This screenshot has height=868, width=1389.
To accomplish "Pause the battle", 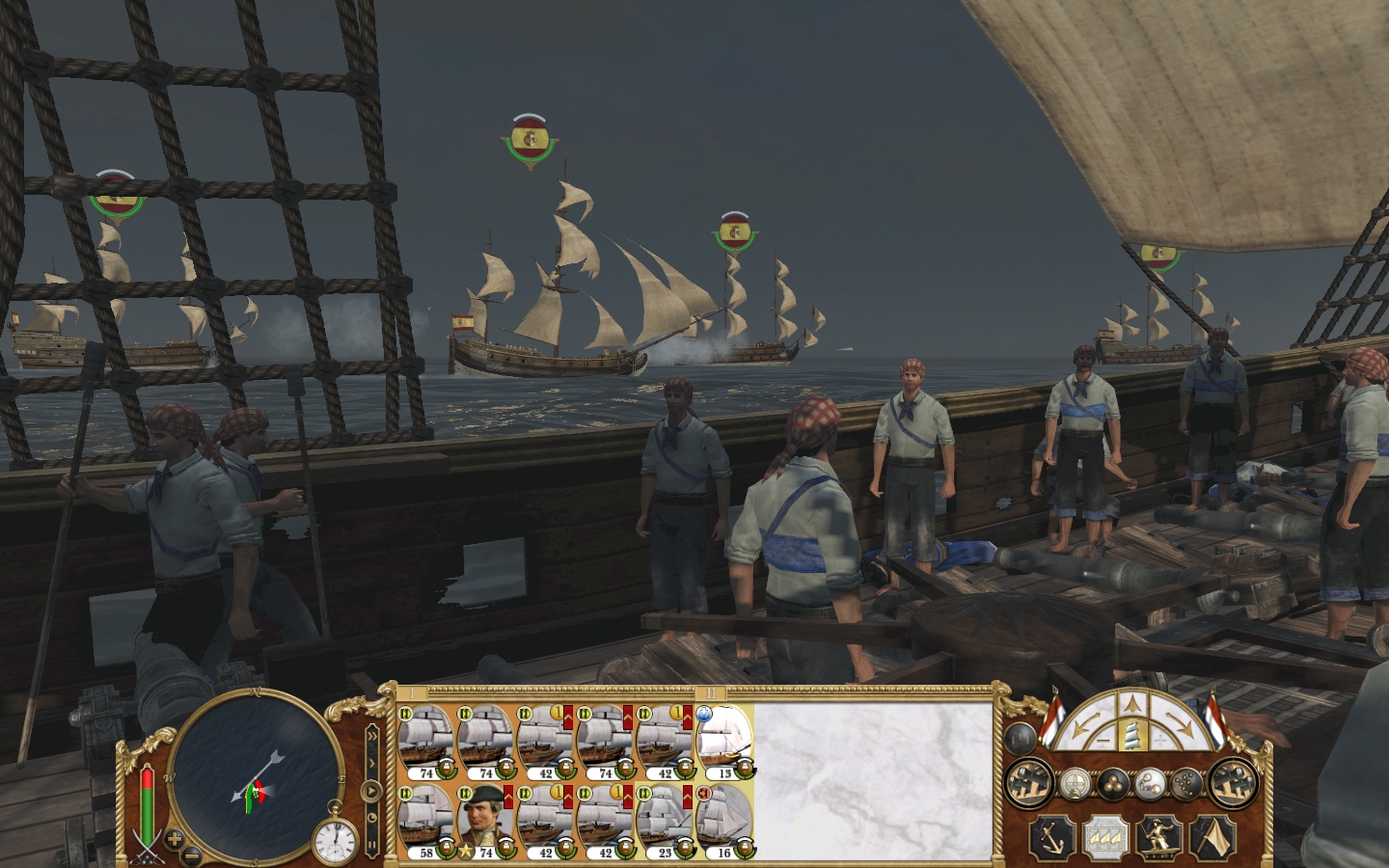I will 371,843.
